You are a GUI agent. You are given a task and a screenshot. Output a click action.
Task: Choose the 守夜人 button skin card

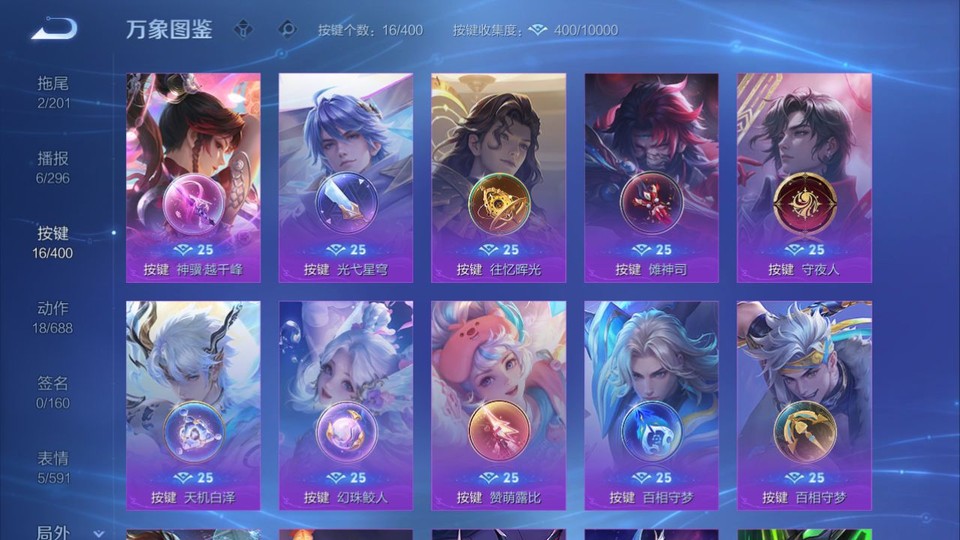(804, 177)
